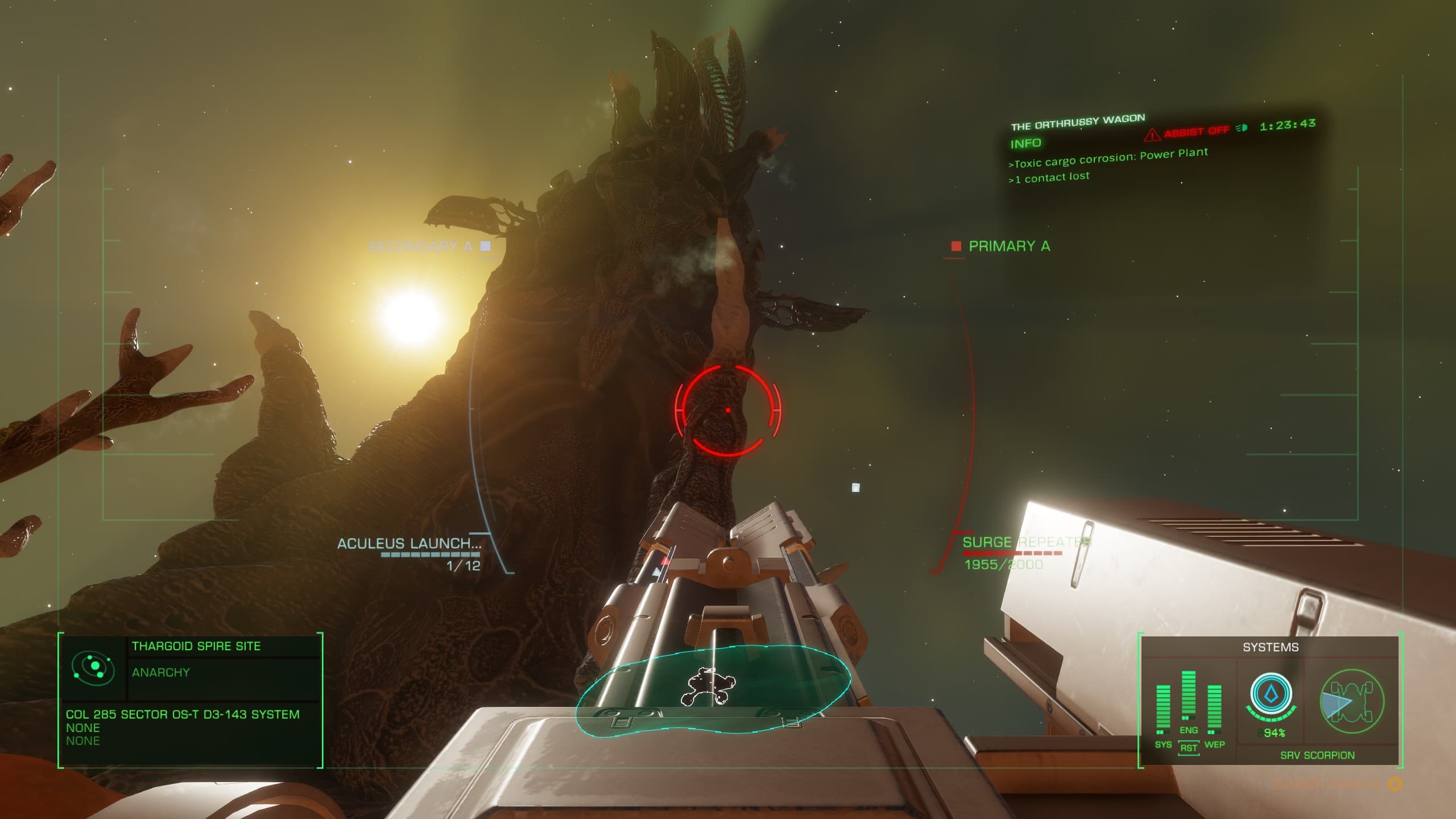Click the RST power reset button
Screen dimensions: 1456x819
coord(1189,748)
